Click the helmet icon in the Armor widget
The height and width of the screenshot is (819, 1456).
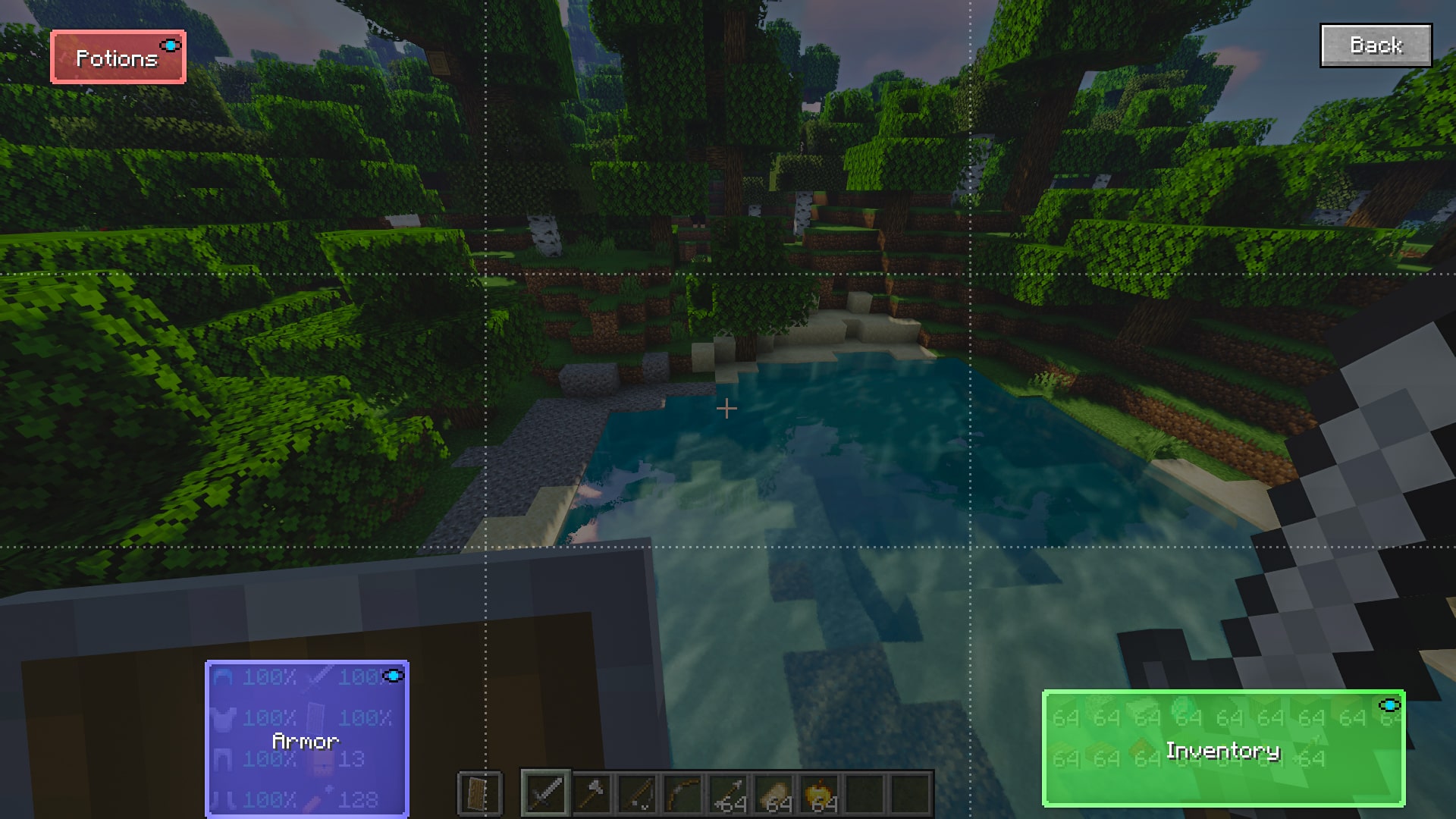(x=223, y=676)
